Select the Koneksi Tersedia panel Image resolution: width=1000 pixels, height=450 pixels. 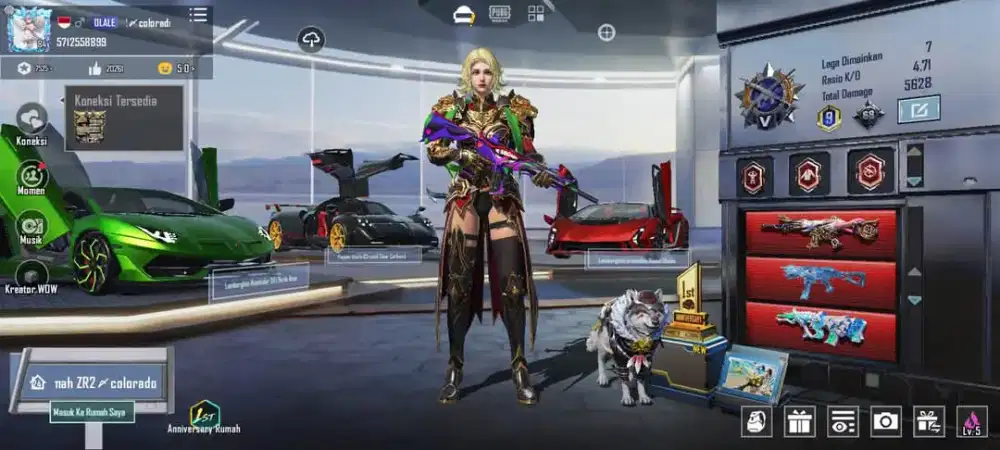point(124,118)
